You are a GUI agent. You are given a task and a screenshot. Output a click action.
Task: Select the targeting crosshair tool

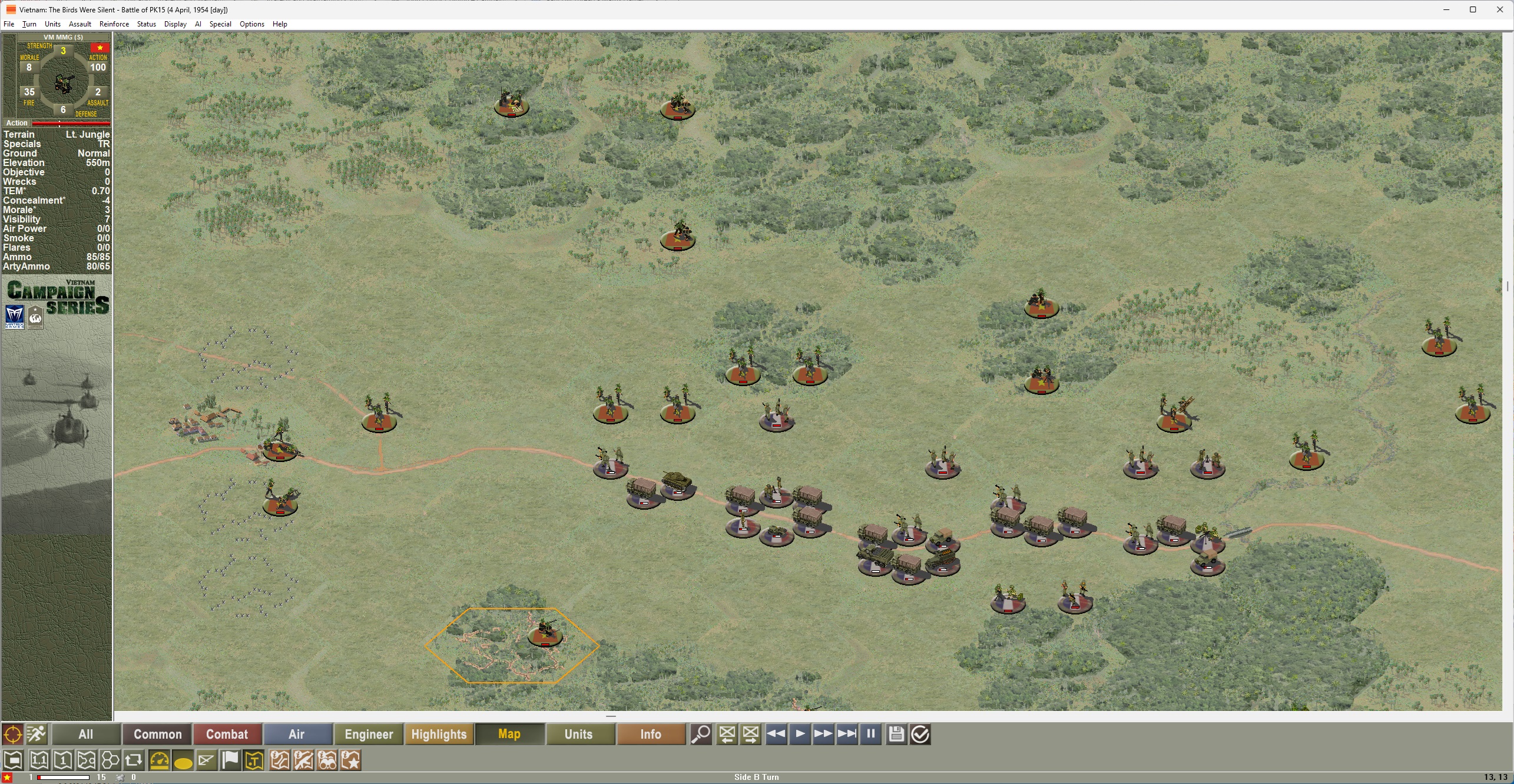12,734
